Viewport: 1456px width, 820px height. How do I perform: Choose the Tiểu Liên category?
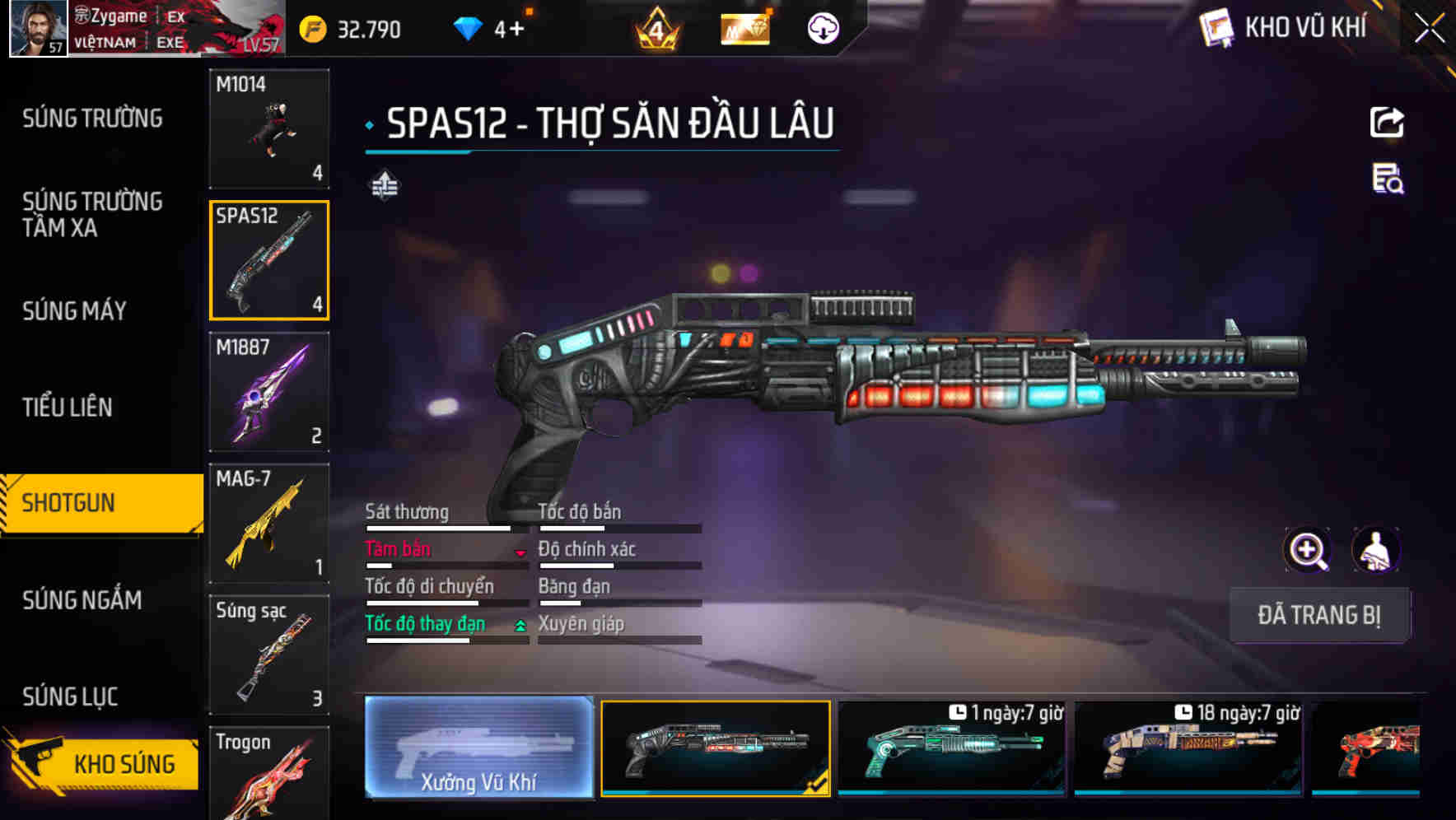(x=68, y=407)
